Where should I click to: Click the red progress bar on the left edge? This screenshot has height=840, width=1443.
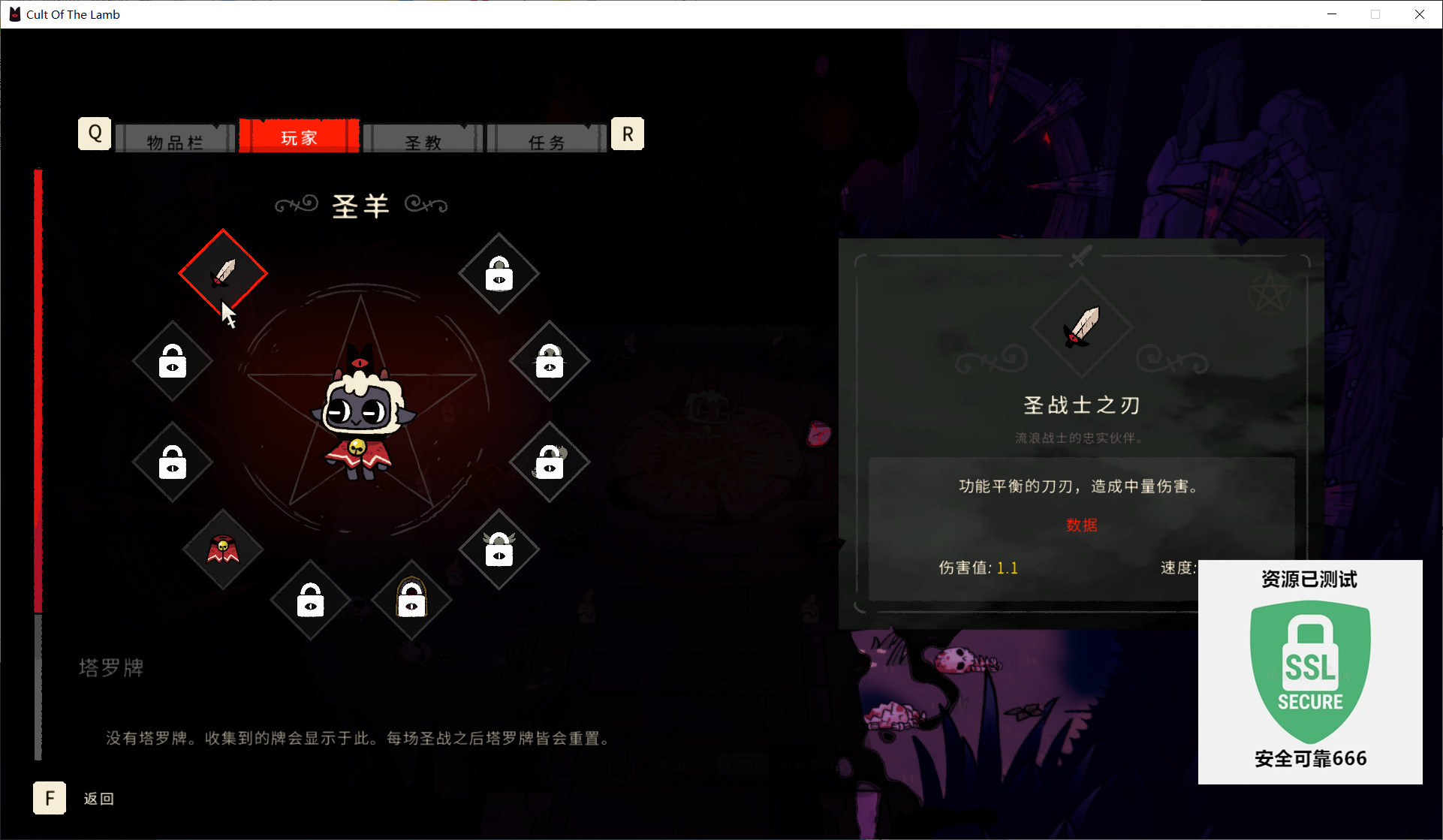[x=38, y=375]
